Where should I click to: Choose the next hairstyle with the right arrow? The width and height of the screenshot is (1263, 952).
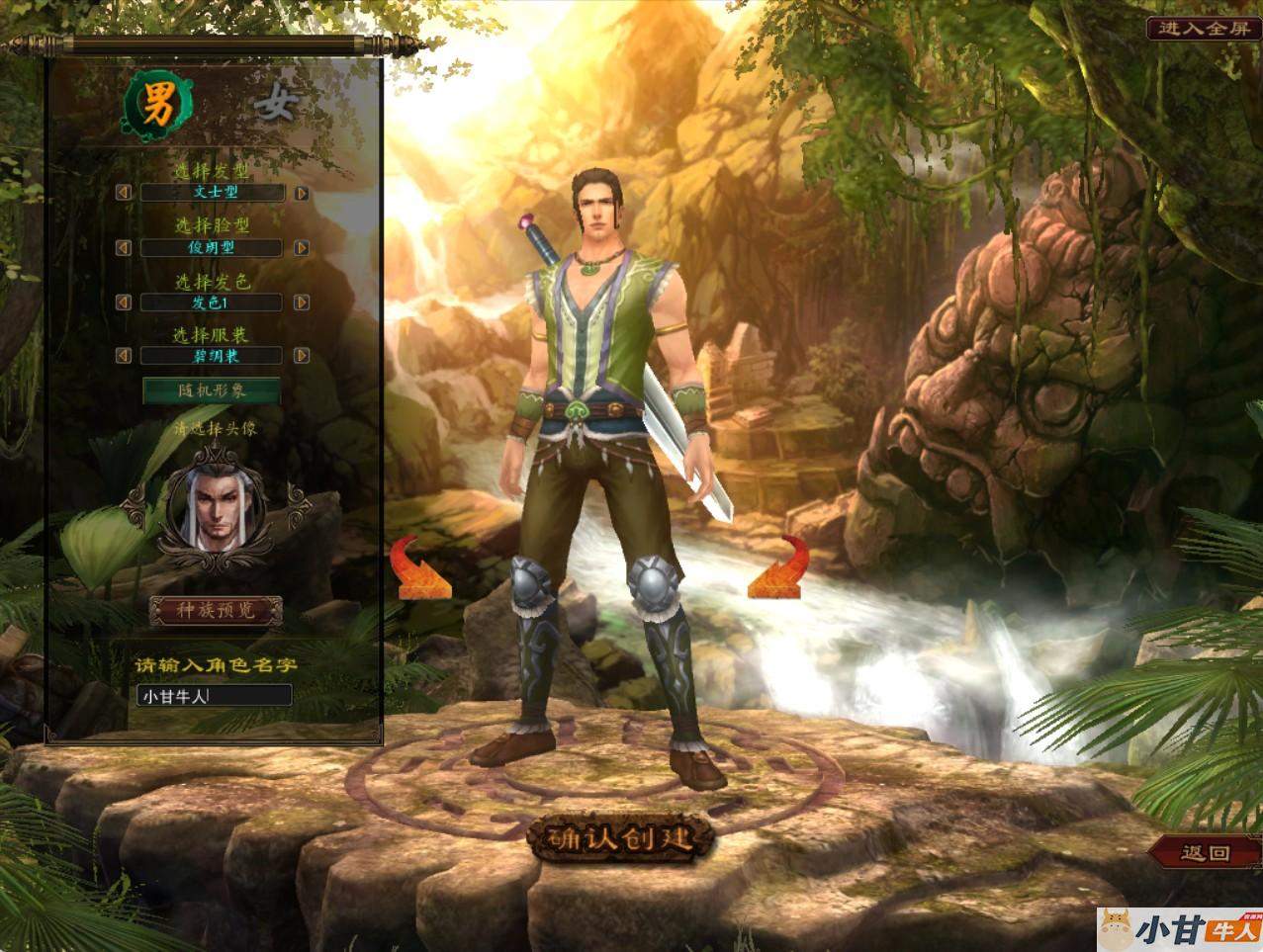(302, 194)
